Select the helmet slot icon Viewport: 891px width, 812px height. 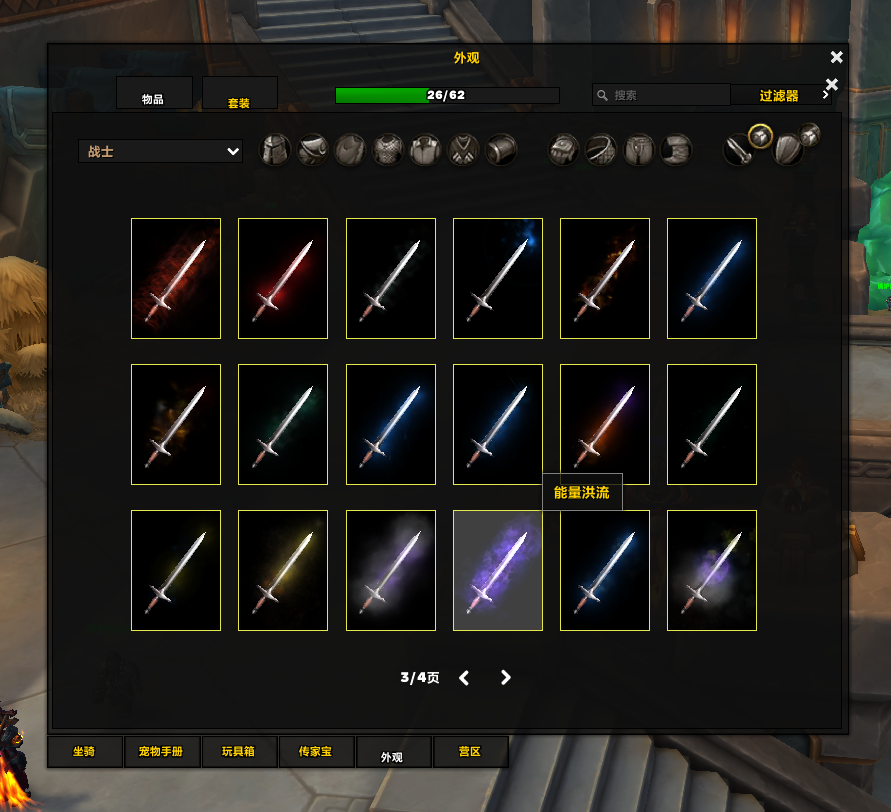(x=275, y=151)
